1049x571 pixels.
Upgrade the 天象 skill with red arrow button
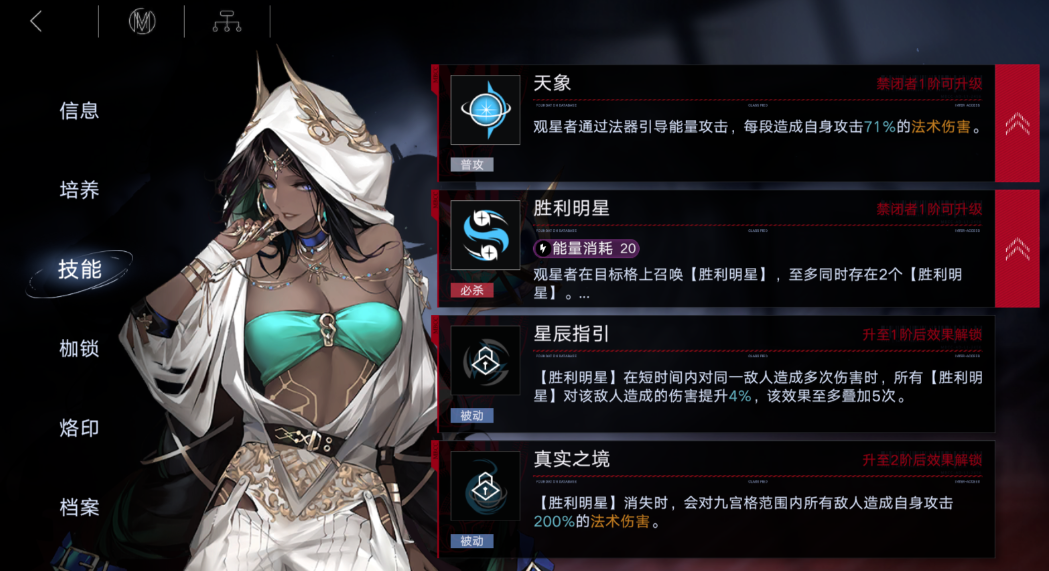[x=1017, y=123]
